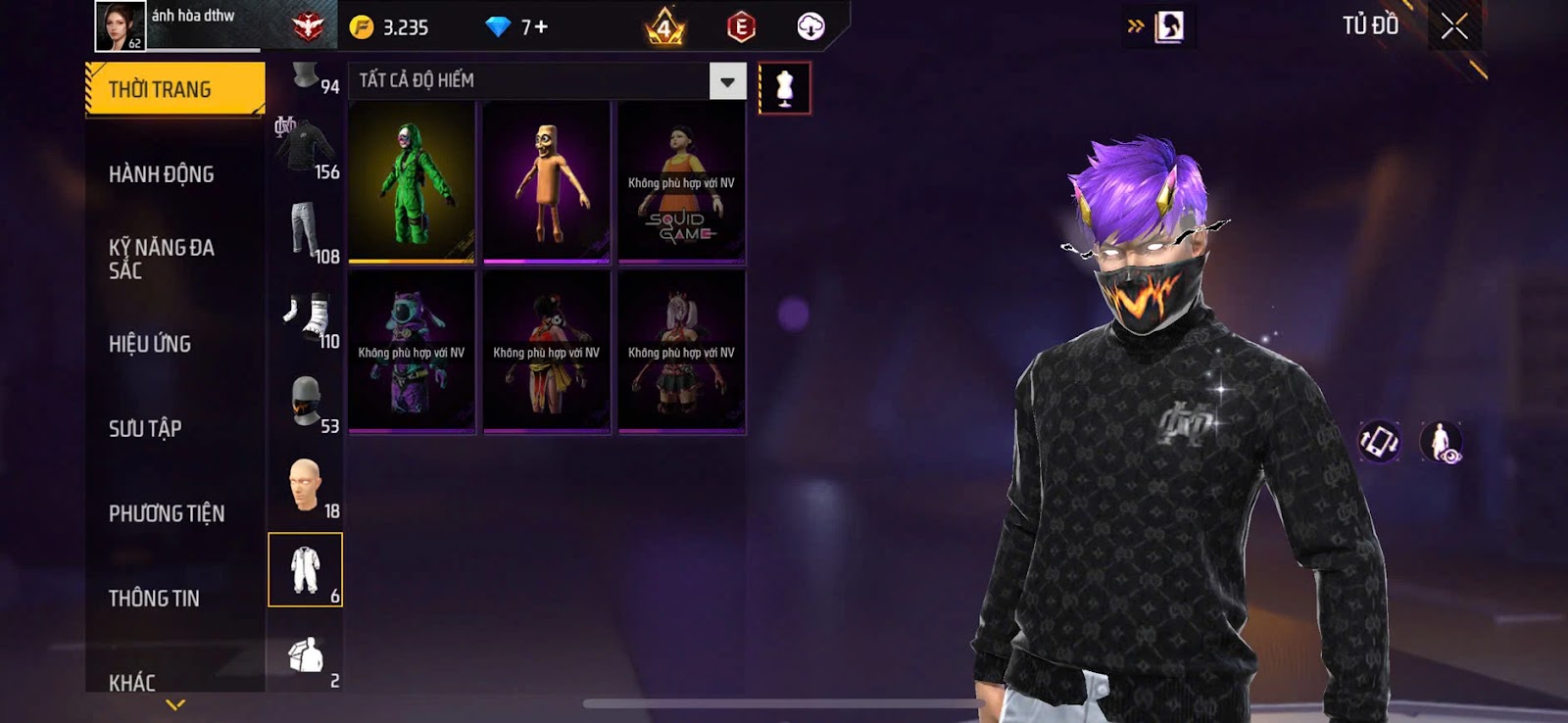Screen dimensions: 1568x723
Task: Select the jacket tops category with 156 items
Action: tap(307, 148)
